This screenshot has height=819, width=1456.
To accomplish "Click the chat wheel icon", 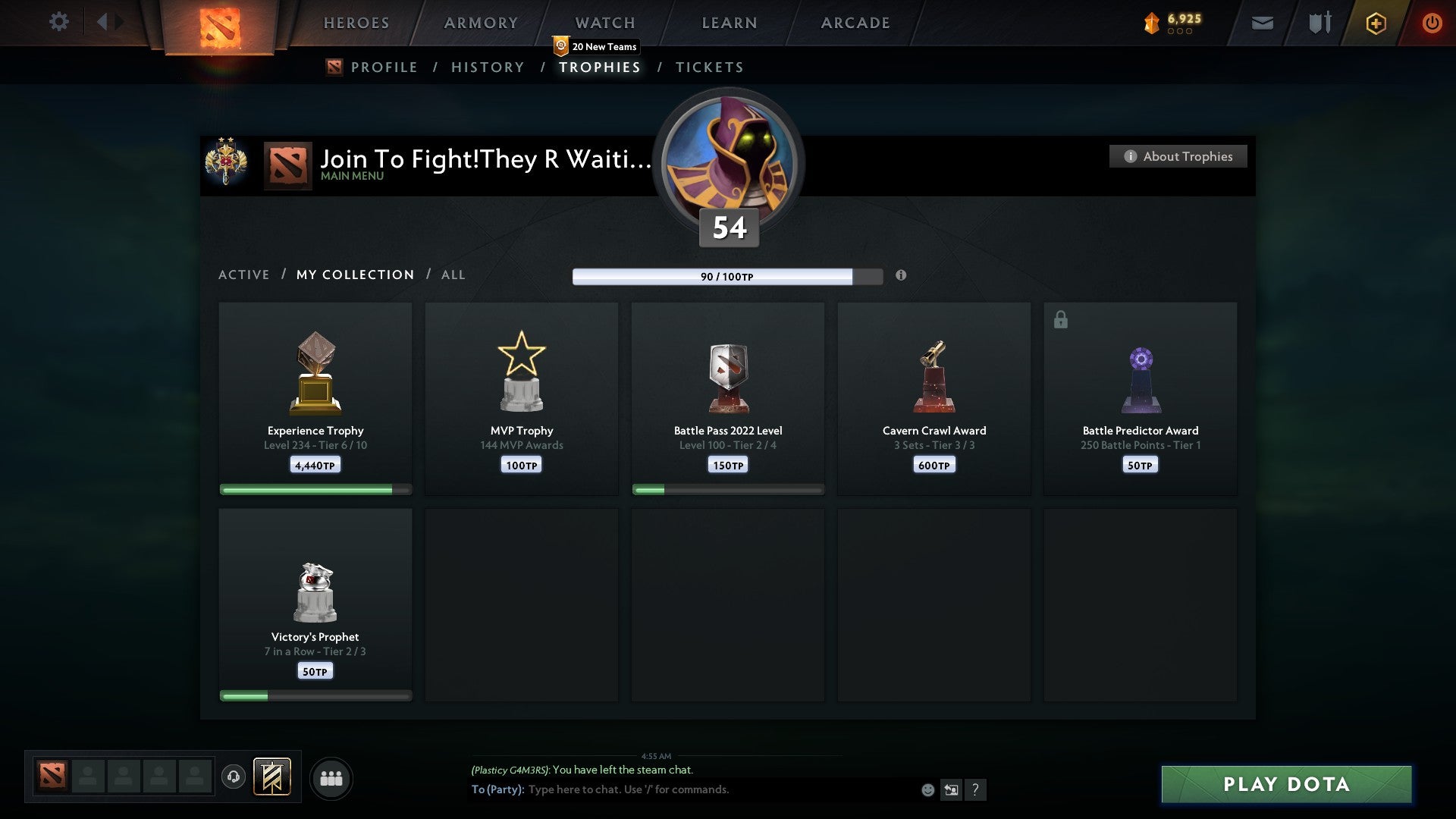I will tap(950, 789).
